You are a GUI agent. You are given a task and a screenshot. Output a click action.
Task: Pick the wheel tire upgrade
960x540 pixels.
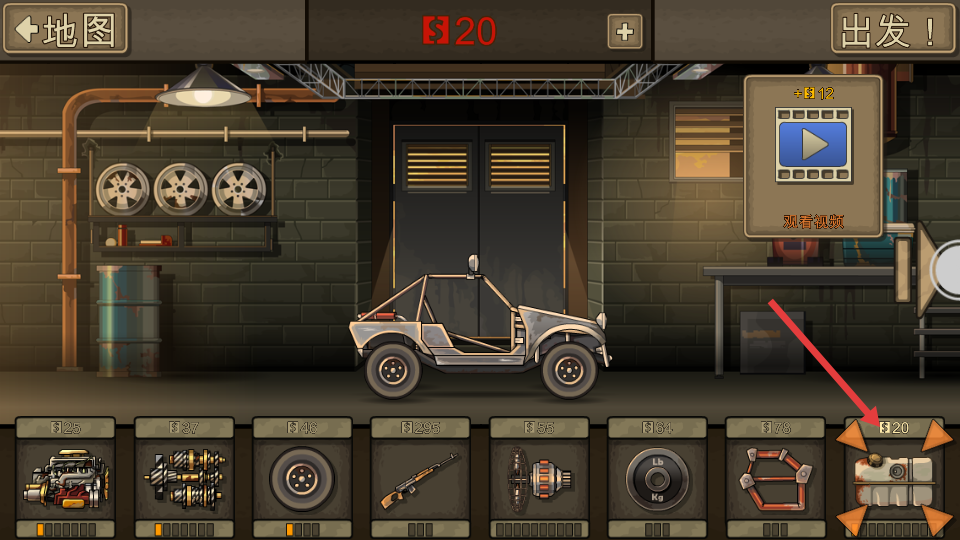[x=302, y=478]
